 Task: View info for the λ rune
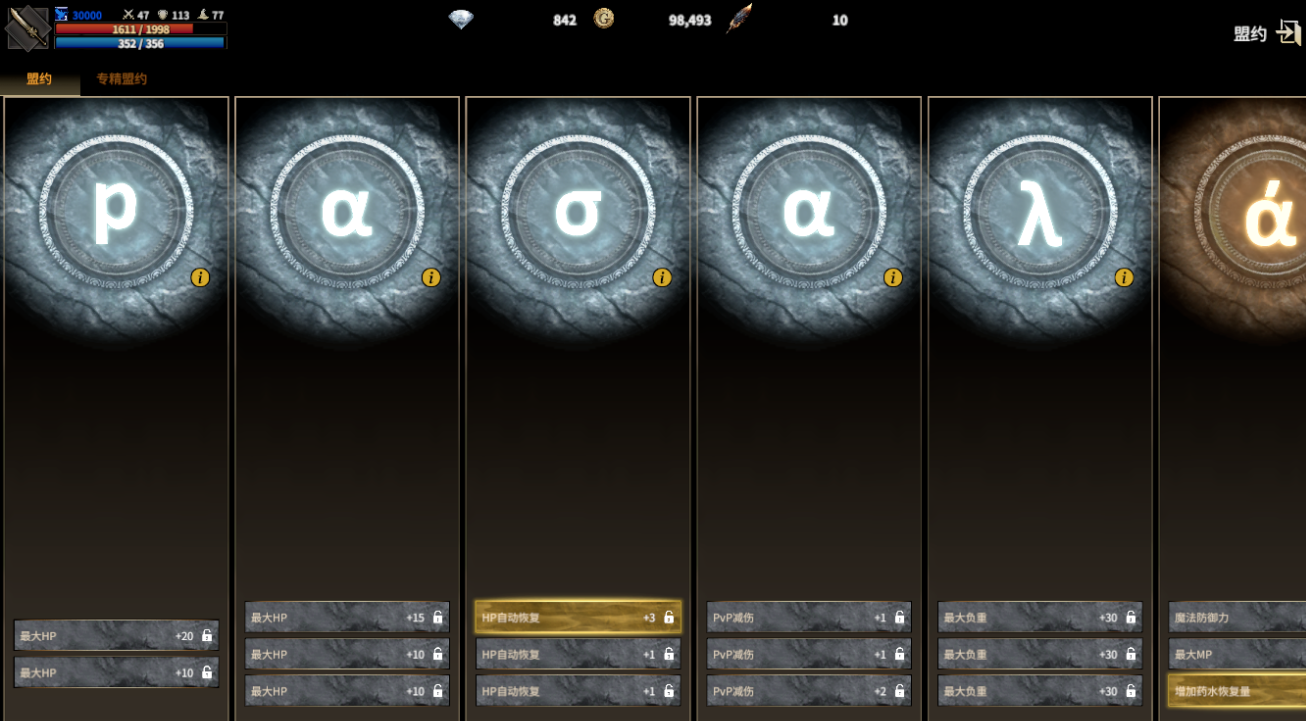1124,277
